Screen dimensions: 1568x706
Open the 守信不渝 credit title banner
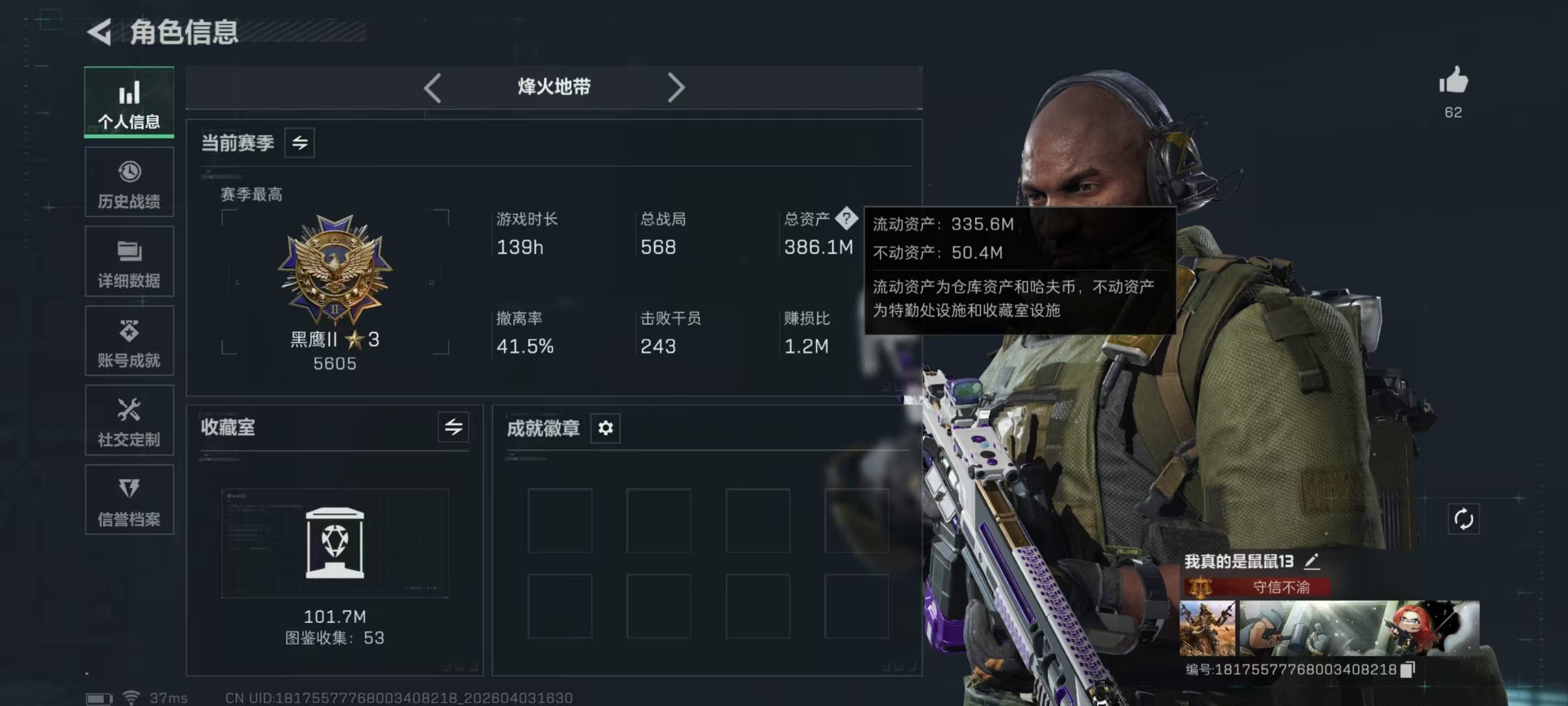click(1258, 587)
